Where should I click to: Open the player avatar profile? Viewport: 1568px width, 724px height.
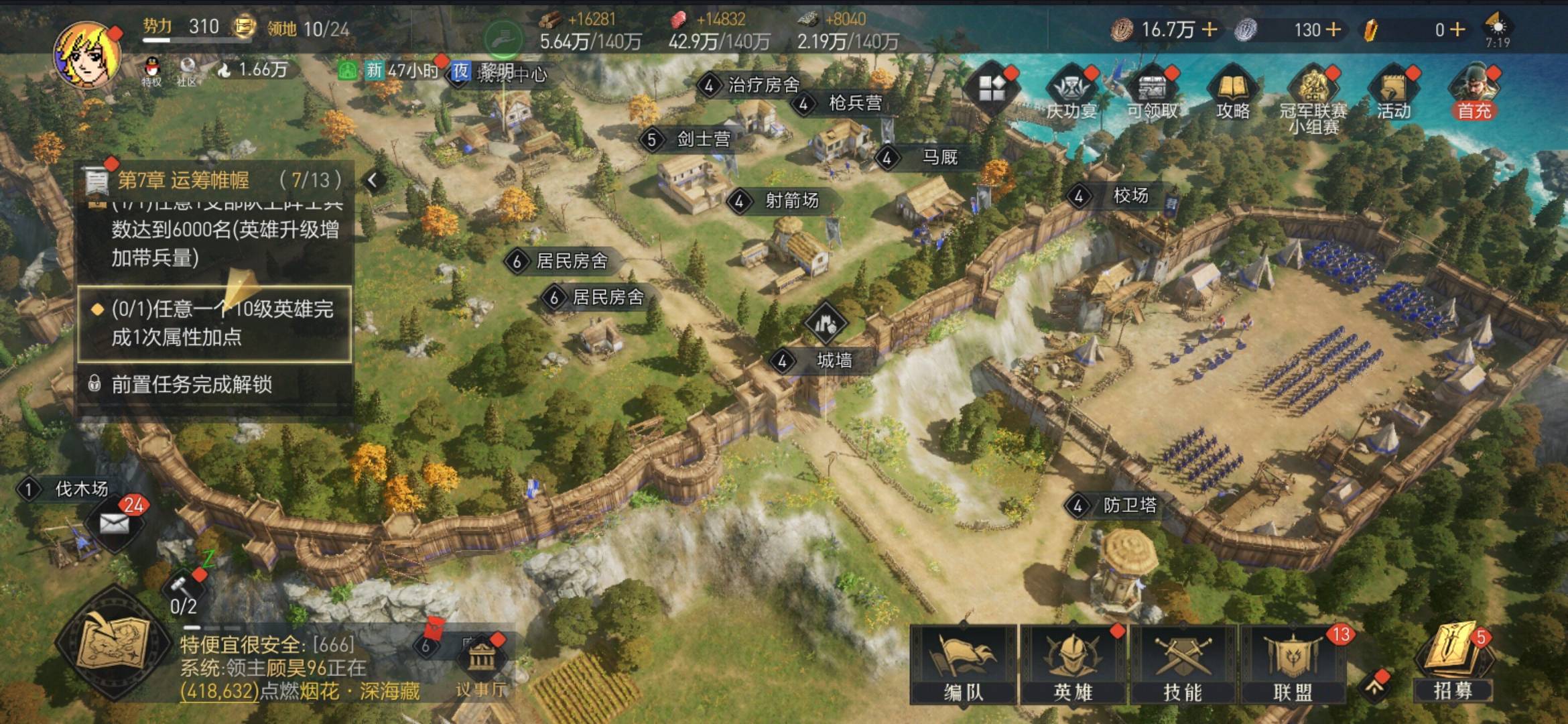coord(87,55)
